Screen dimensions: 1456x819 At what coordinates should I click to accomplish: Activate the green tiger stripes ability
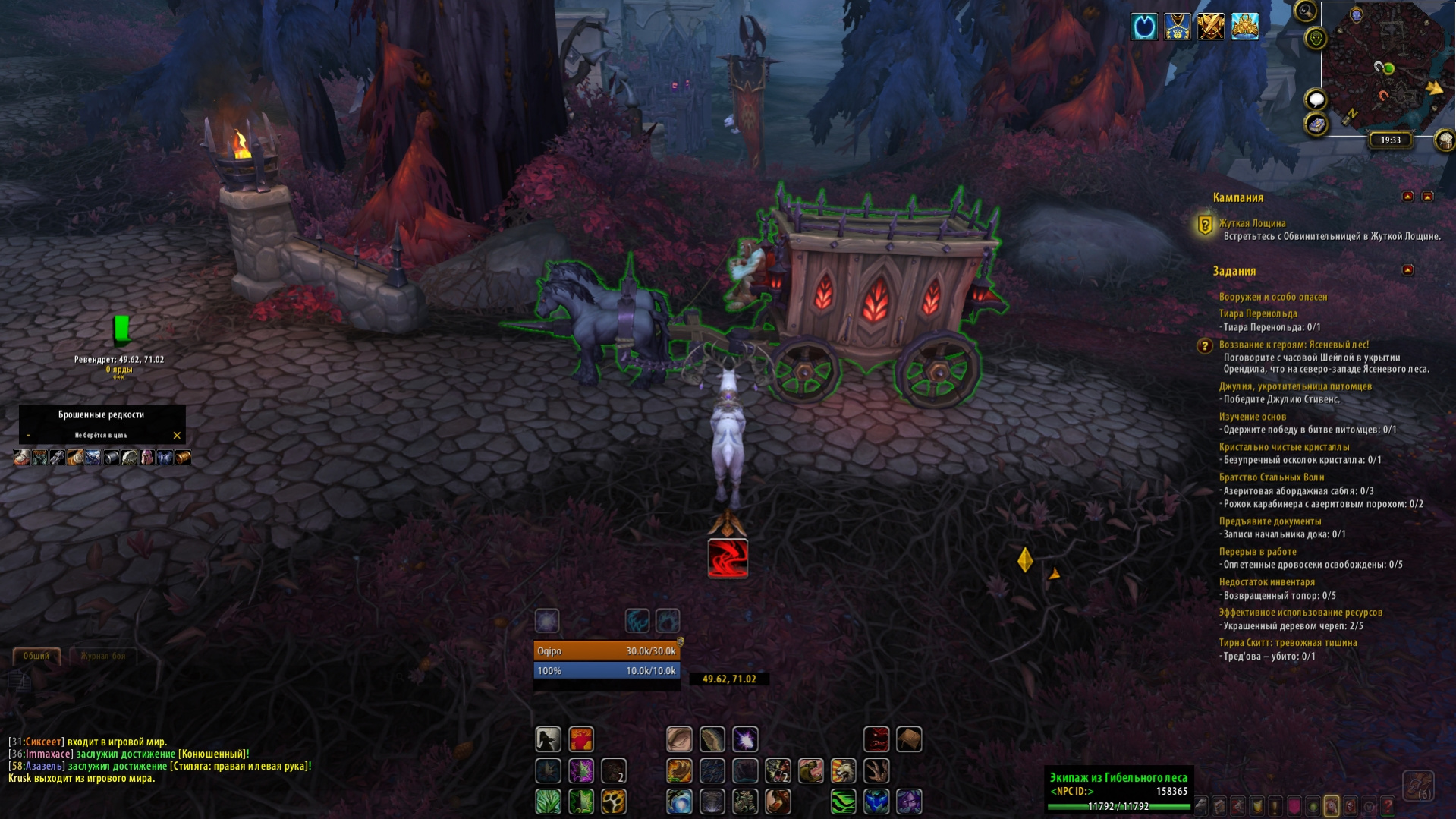(x=843, y=802)
